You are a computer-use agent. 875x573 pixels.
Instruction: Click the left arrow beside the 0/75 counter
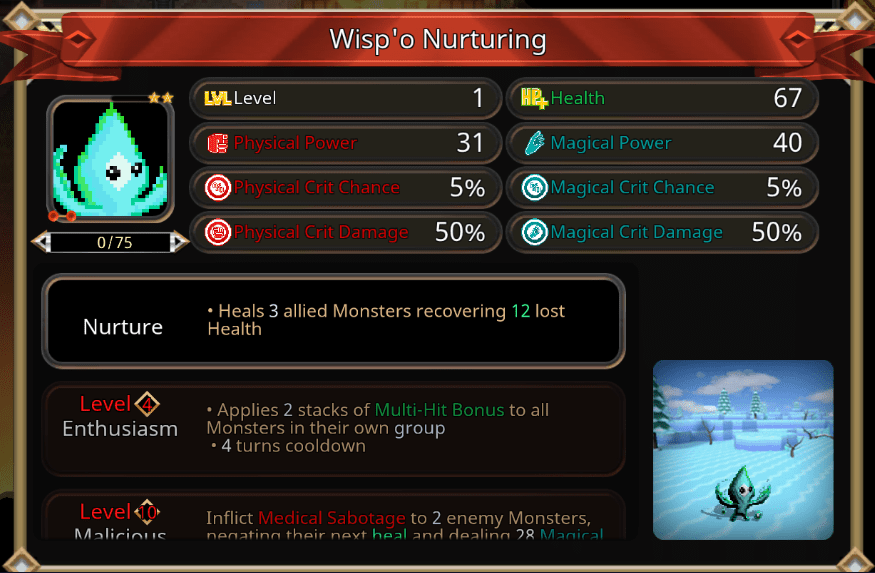pyautogui.click(x=39, y=242)
